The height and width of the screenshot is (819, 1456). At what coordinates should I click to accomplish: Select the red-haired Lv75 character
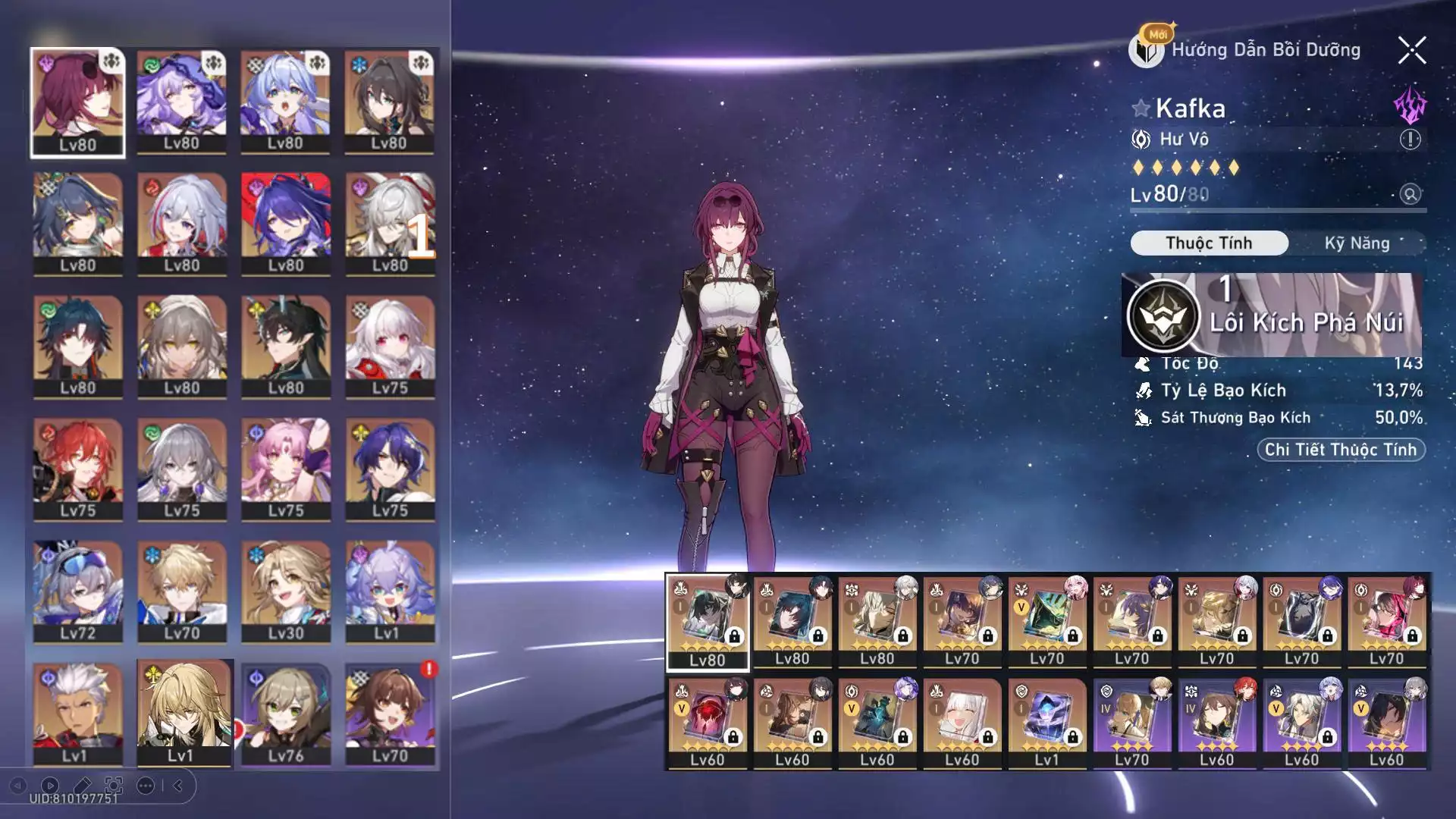coord(77,469)
